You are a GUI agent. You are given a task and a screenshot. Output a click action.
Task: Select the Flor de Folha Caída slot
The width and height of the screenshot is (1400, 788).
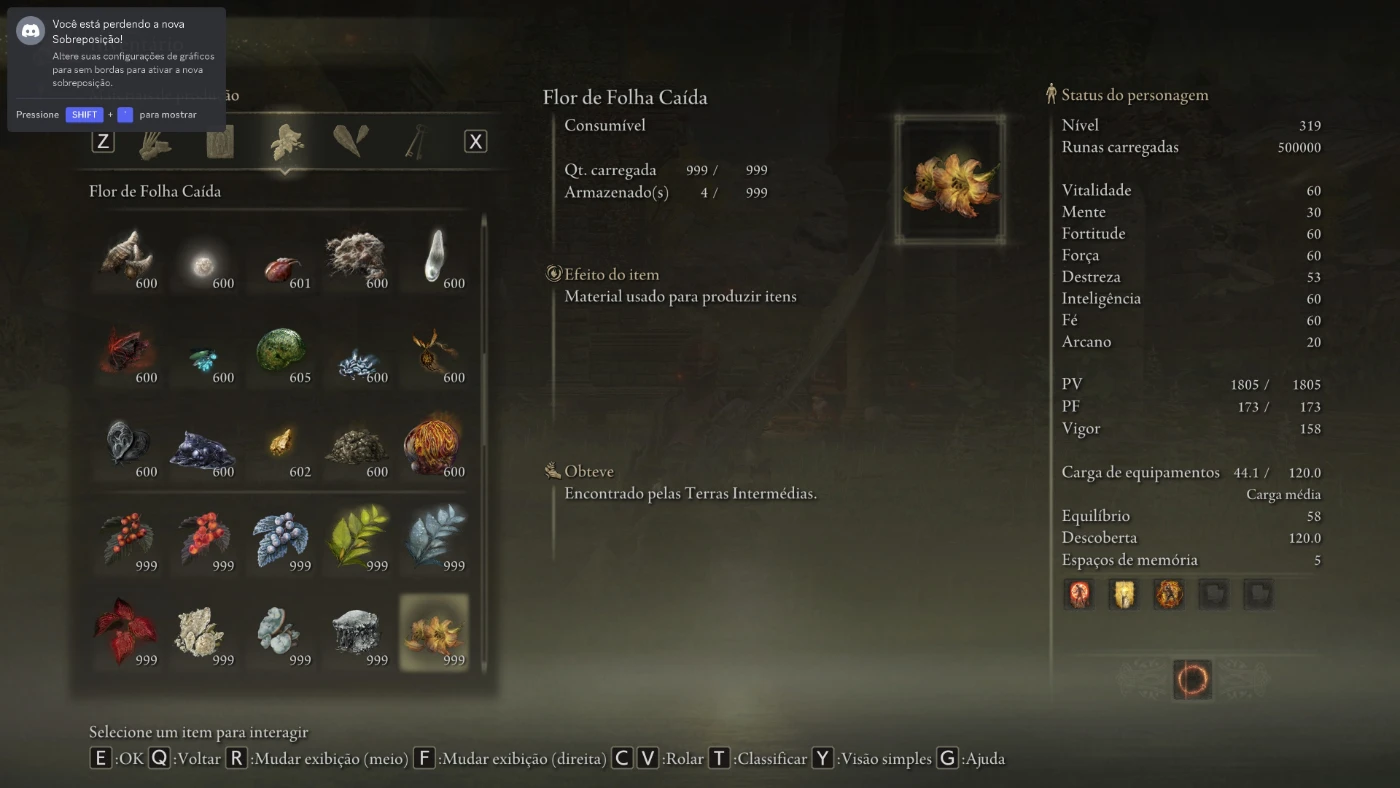coord(434,632)
